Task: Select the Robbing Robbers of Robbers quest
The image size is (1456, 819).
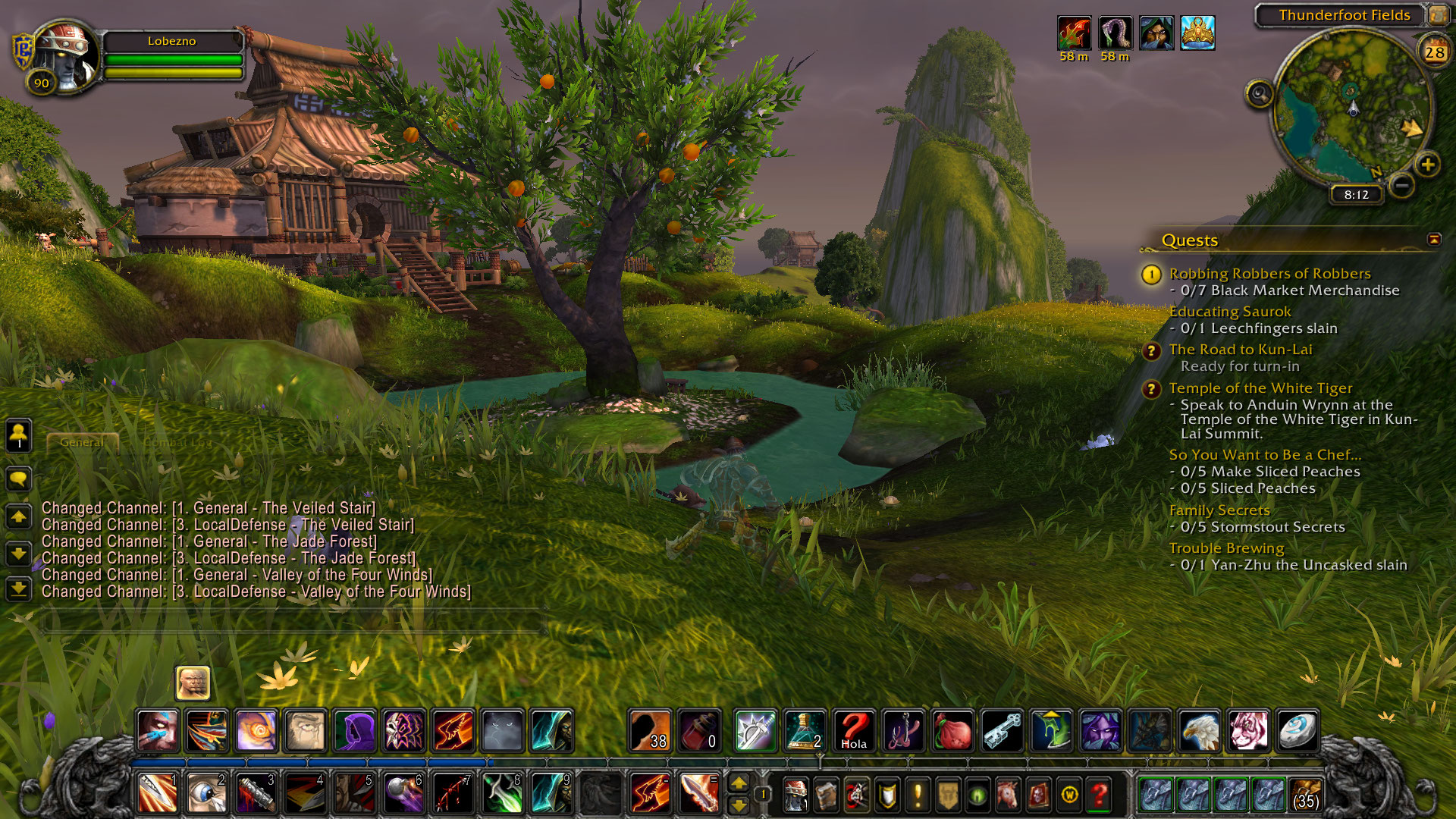Action: pos(1269,273)
